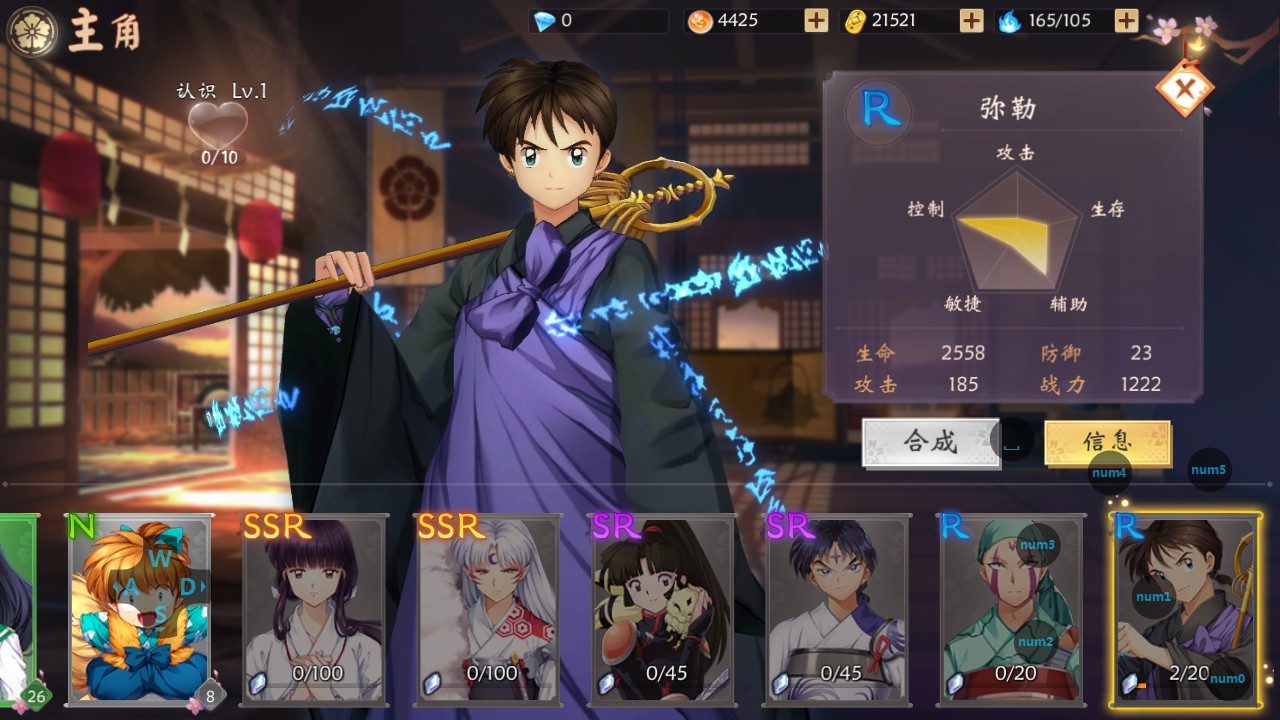Refill blue flame stamina with plus button

click(1126, 20)
